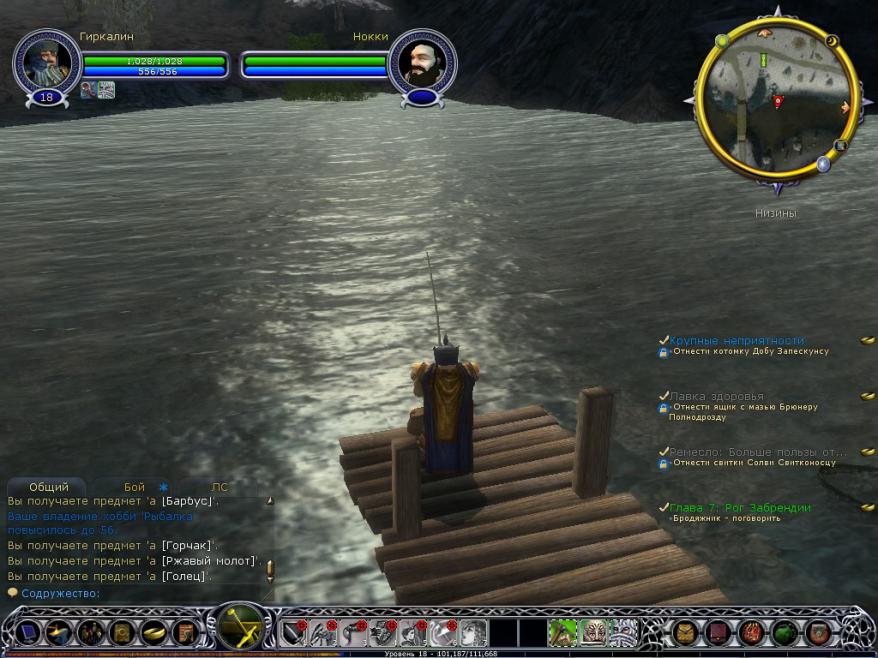Activate the golden bow icon on the toolbar
The height and width of the screenshot is (658, 878).
240,628
